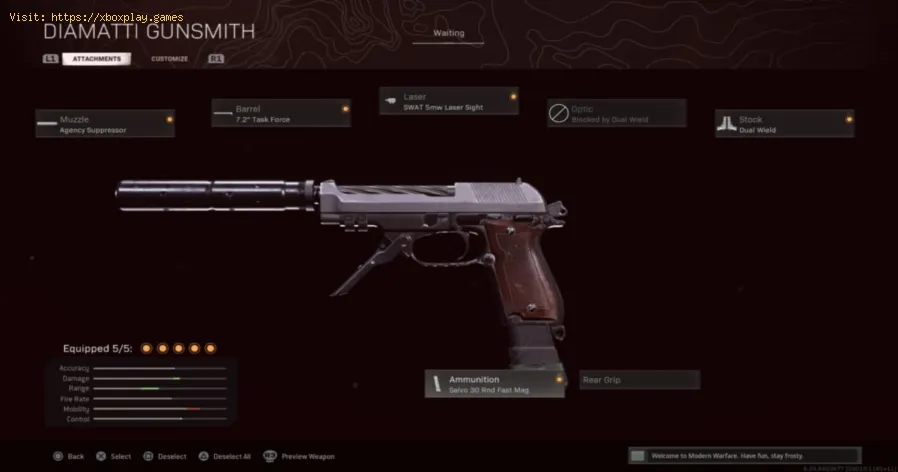Switch to the Attachments tab
The width and height of the screenshot is (898, 472).
[96, 59]
